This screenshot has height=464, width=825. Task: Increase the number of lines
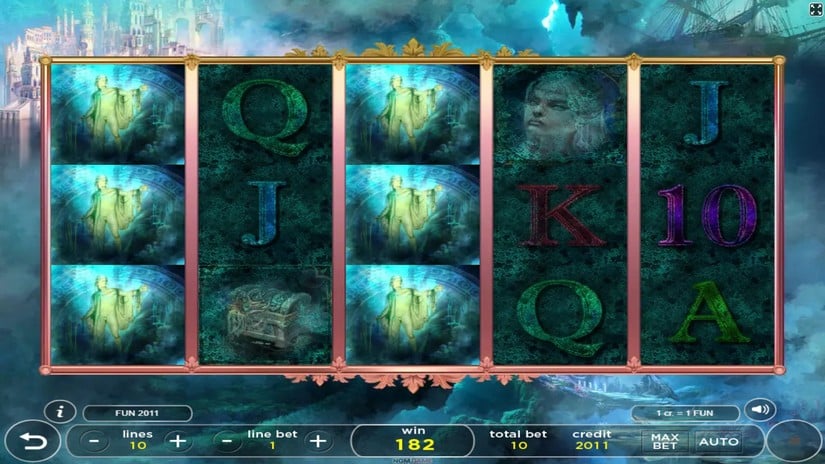point(176,440)
